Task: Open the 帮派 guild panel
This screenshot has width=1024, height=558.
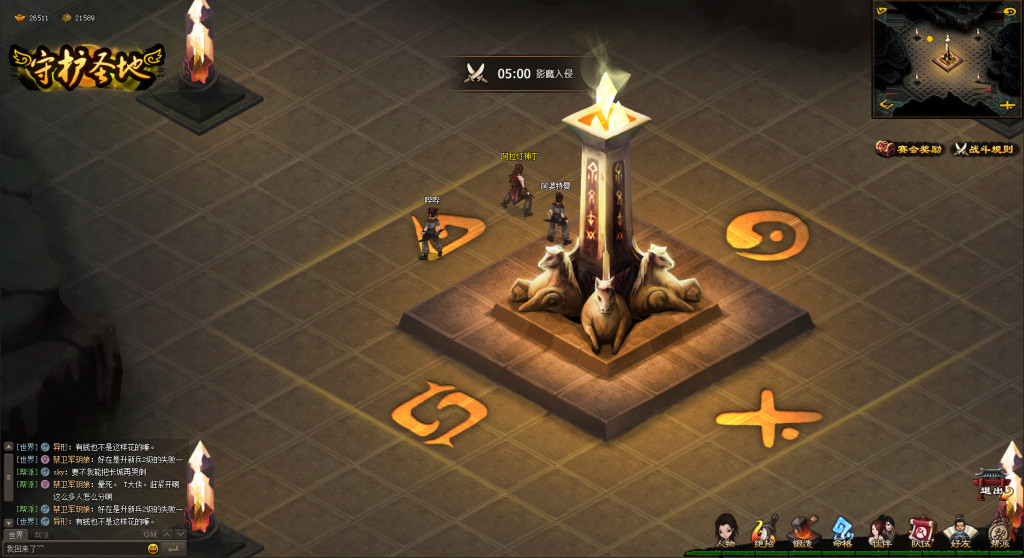Action: pyautogui.click(x=999, y=531)
